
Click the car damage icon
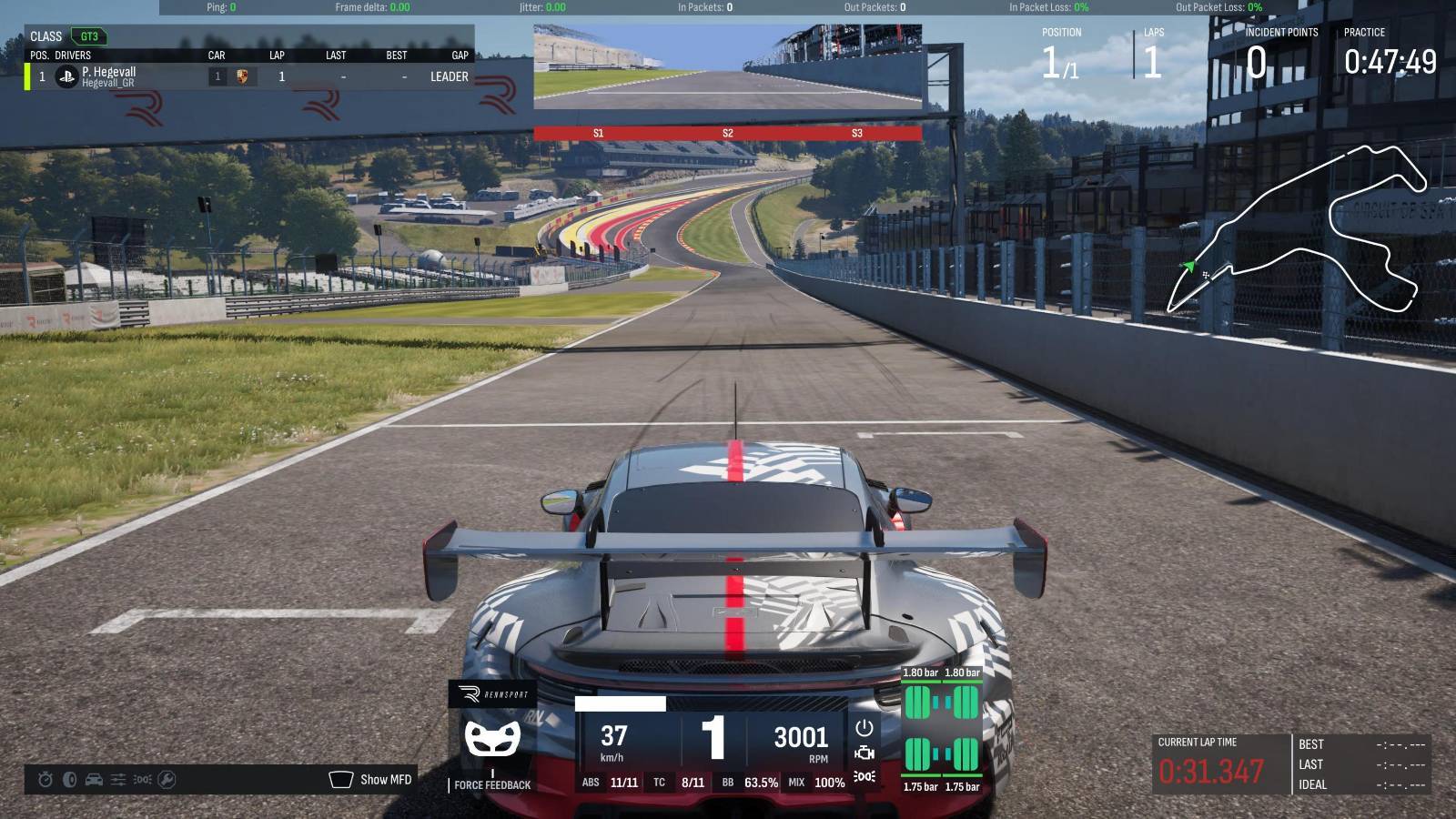(x=94, y=779)
